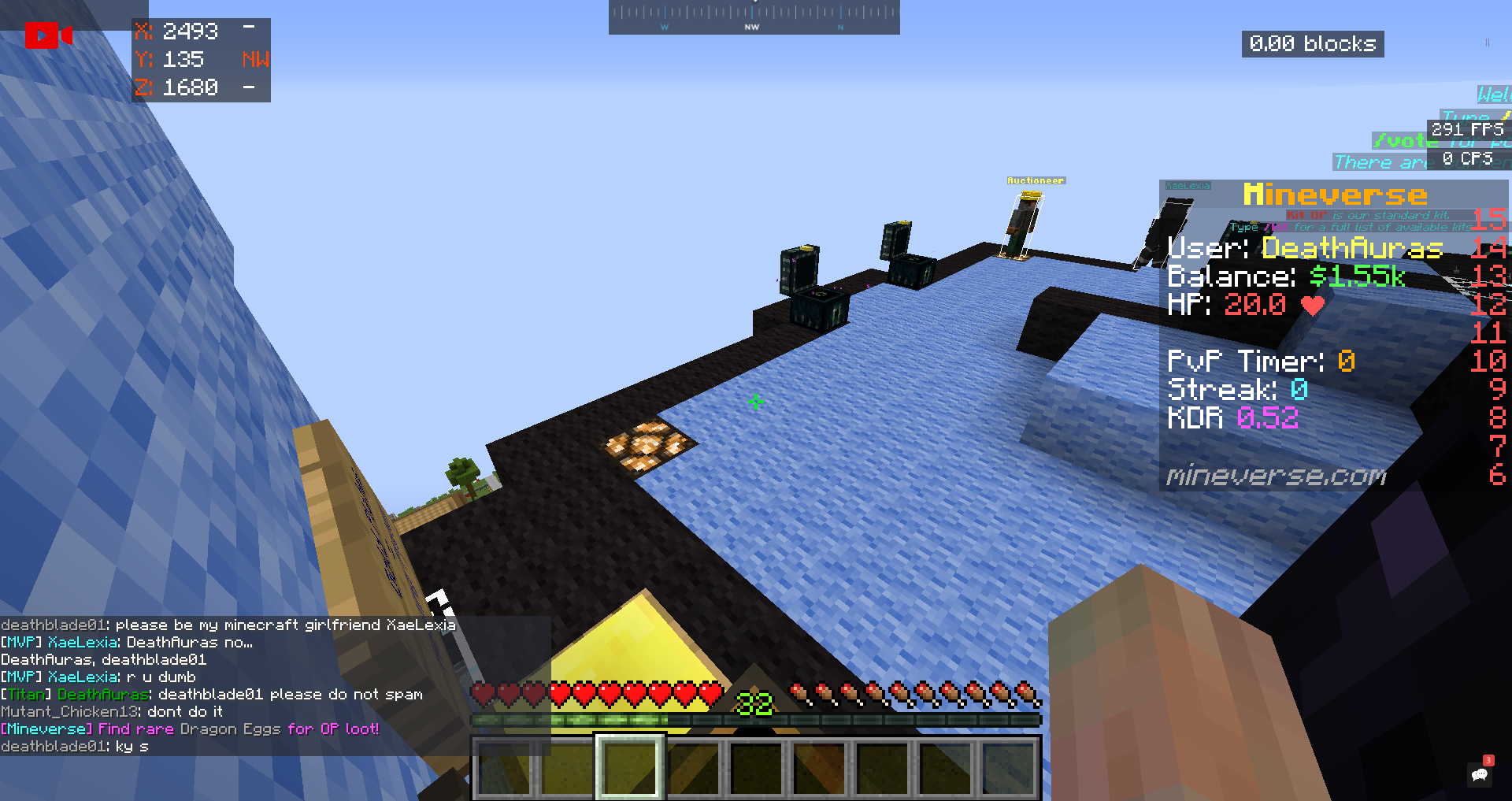This screenshot has height=801, width=1512.
Task: Open the chat log at deathblade01's last message
Action: pos(75,747)
